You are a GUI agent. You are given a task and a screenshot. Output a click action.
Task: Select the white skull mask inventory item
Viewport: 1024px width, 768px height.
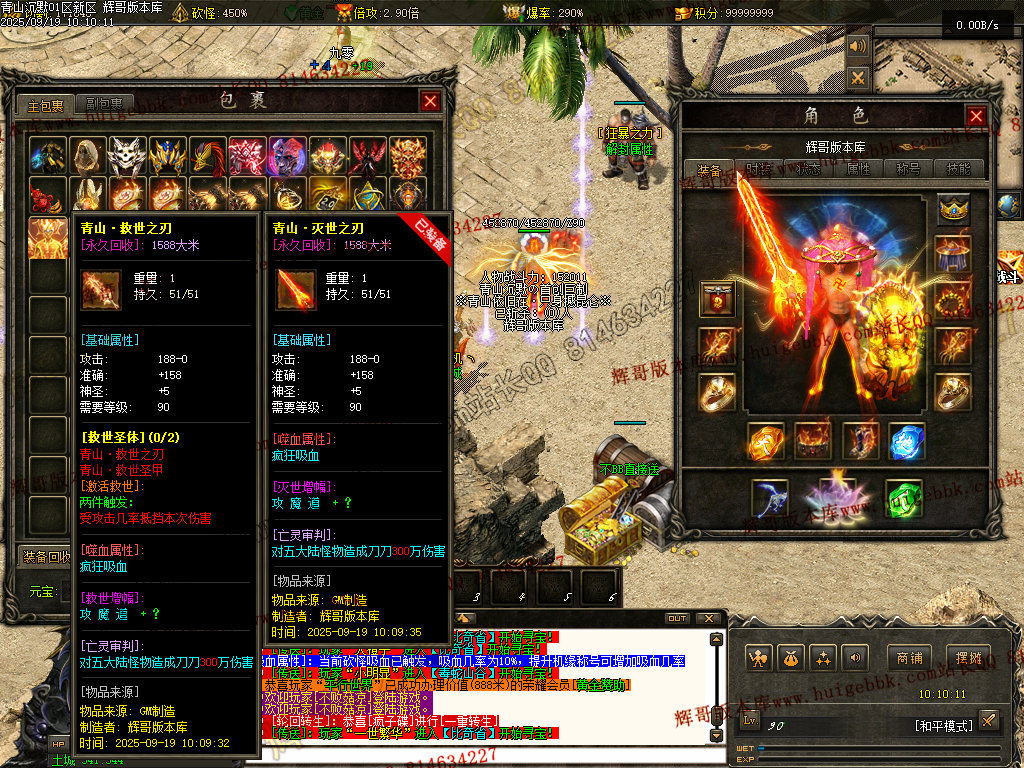click(x=127, y=155)
